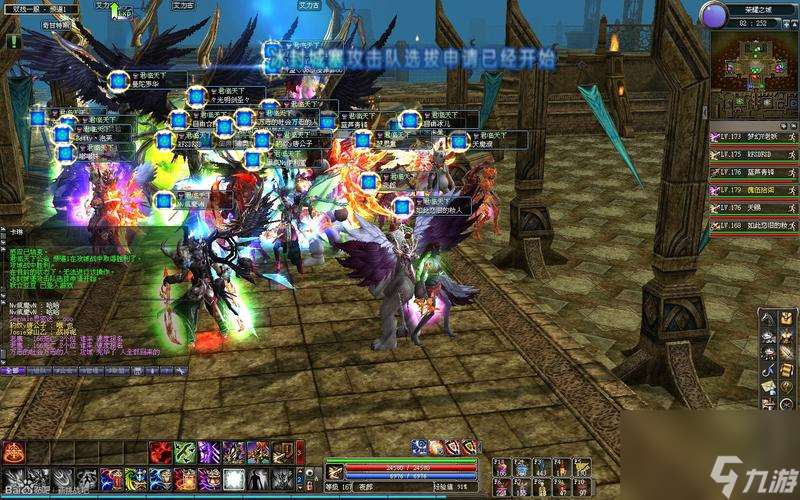Select the LV.168 party member row
Screen dimensions: 800x500
pos(748,224)
